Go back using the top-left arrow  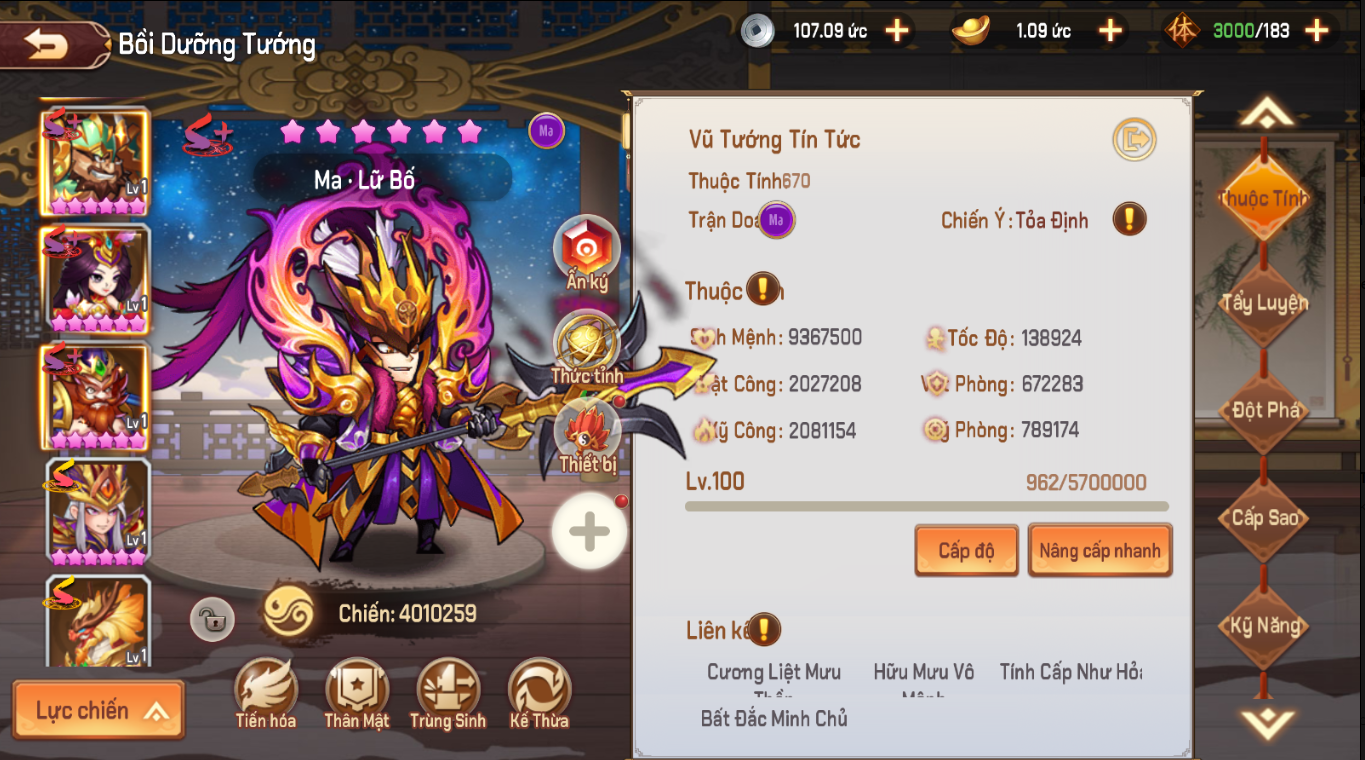(x=48, y=45)
